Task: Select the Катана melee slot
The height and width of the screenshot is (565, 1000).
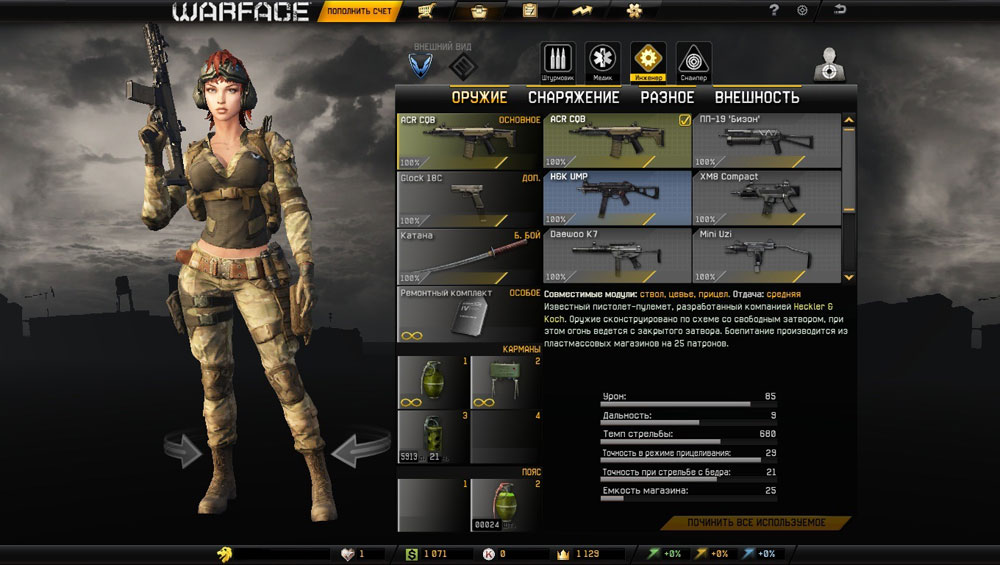Action: tap(469, 255)
